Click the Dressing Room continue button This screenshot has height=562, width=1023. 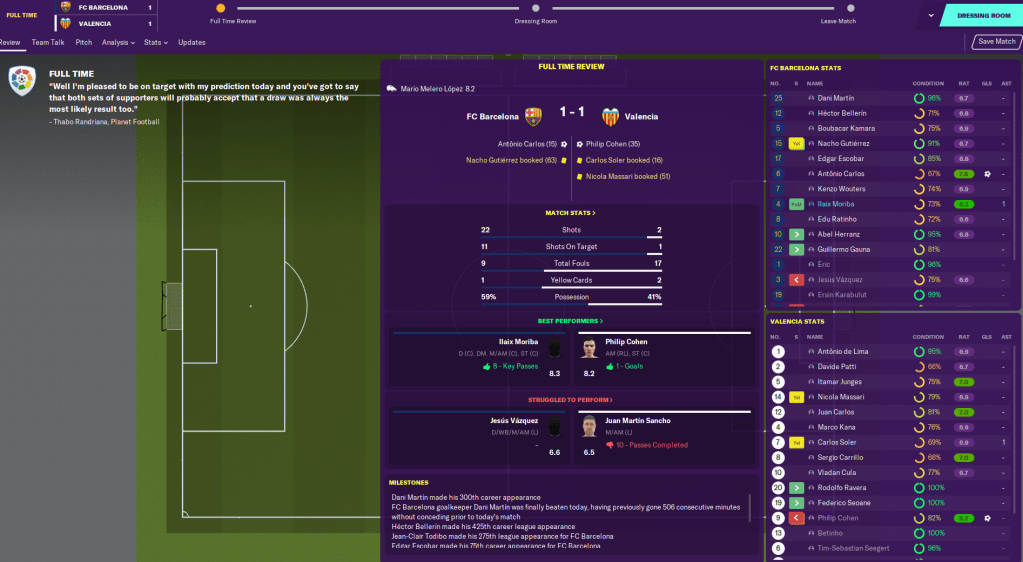click(984, 16)
